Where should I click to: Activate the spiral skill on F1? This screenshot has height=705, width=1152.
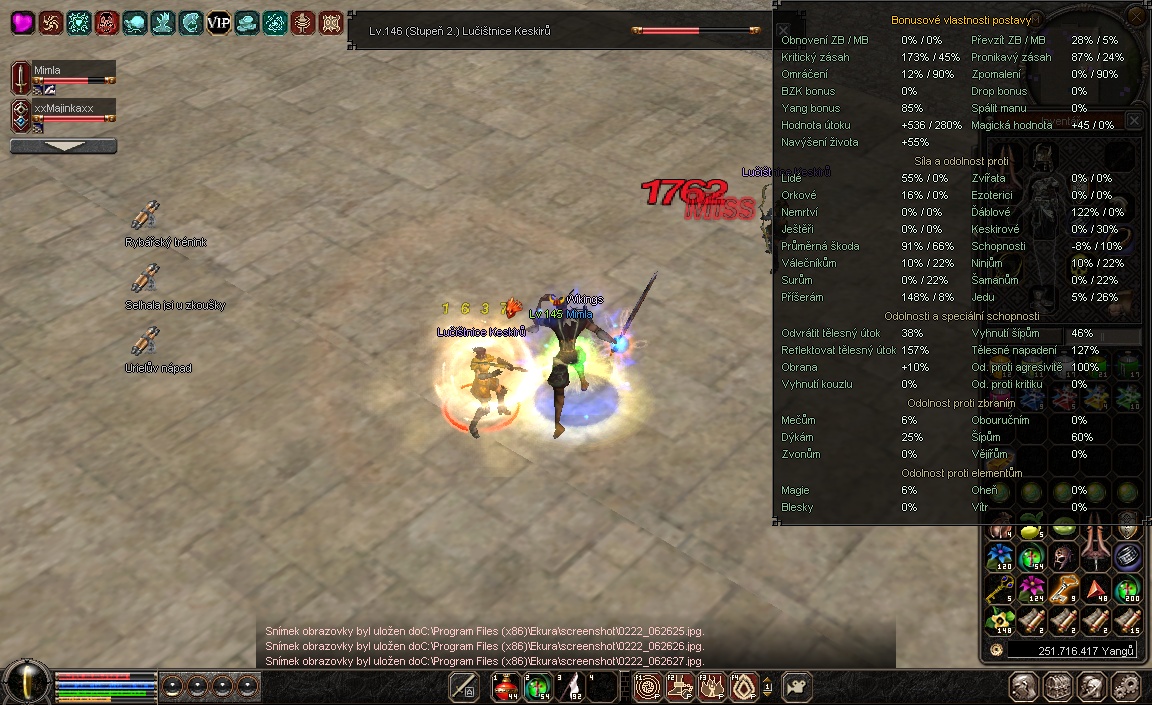coord(646,686)
